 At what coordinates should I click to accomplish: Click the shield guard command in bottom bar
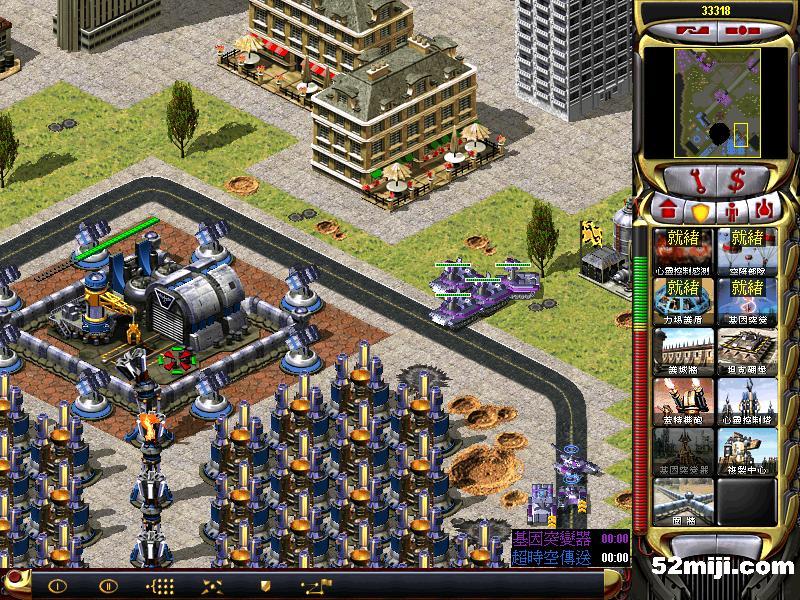(265, 585)
